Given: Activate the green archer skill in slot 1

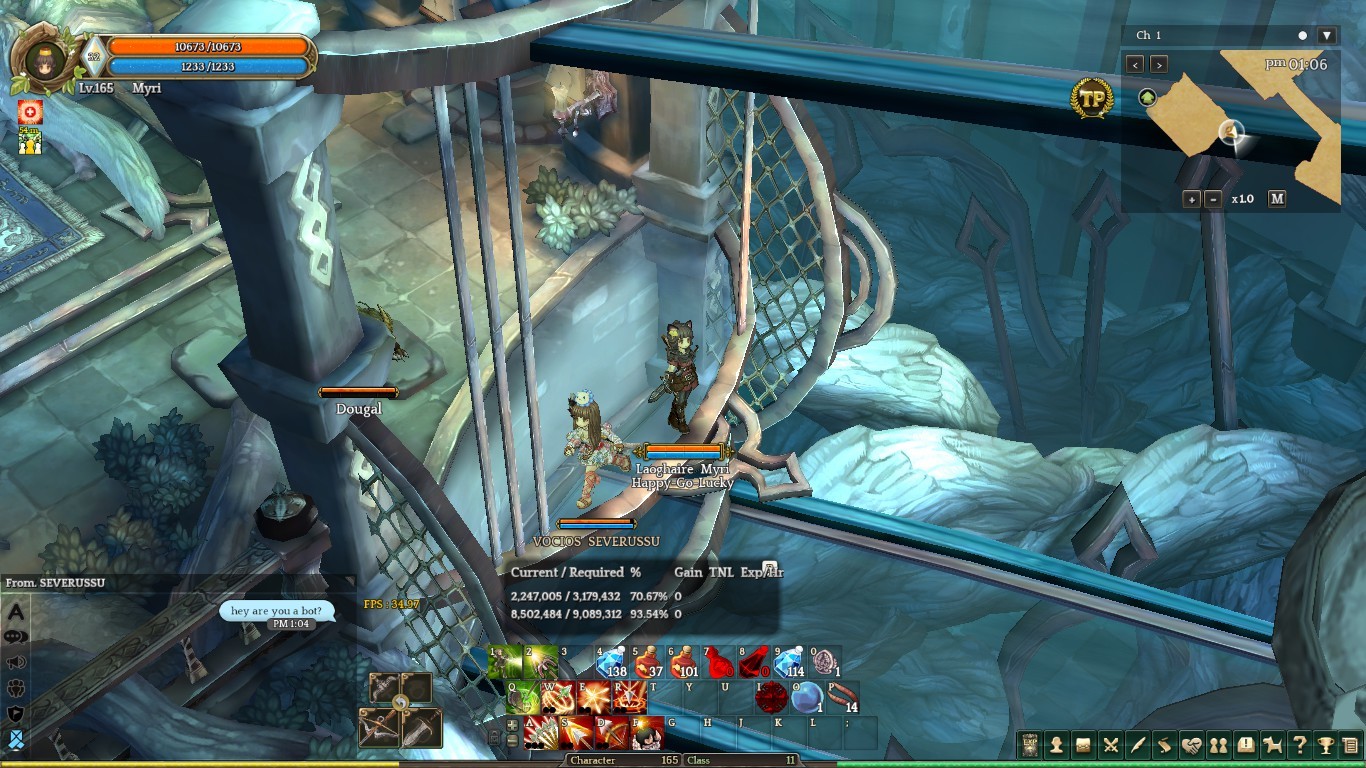Looking at the screenshot, I should coord(506,662).
